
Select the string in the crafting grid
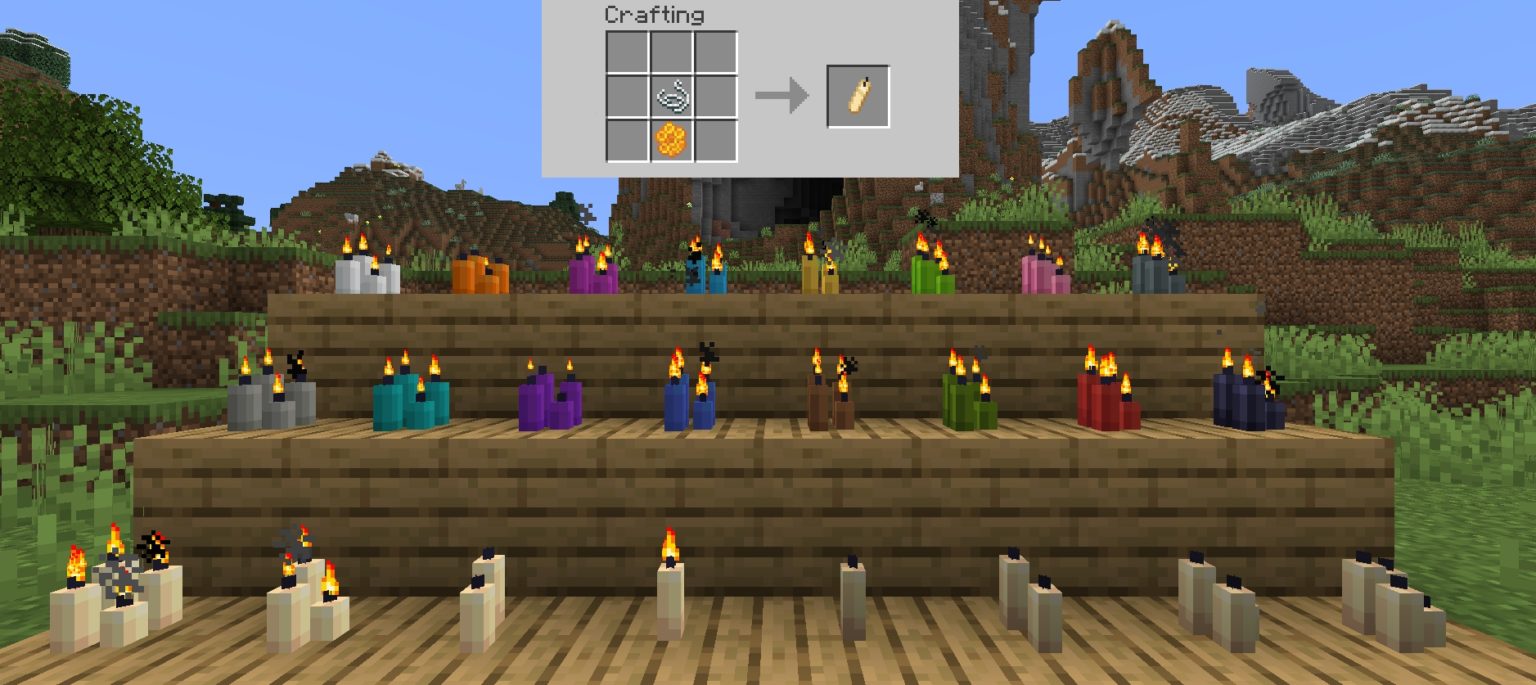(x=671, y=97)
